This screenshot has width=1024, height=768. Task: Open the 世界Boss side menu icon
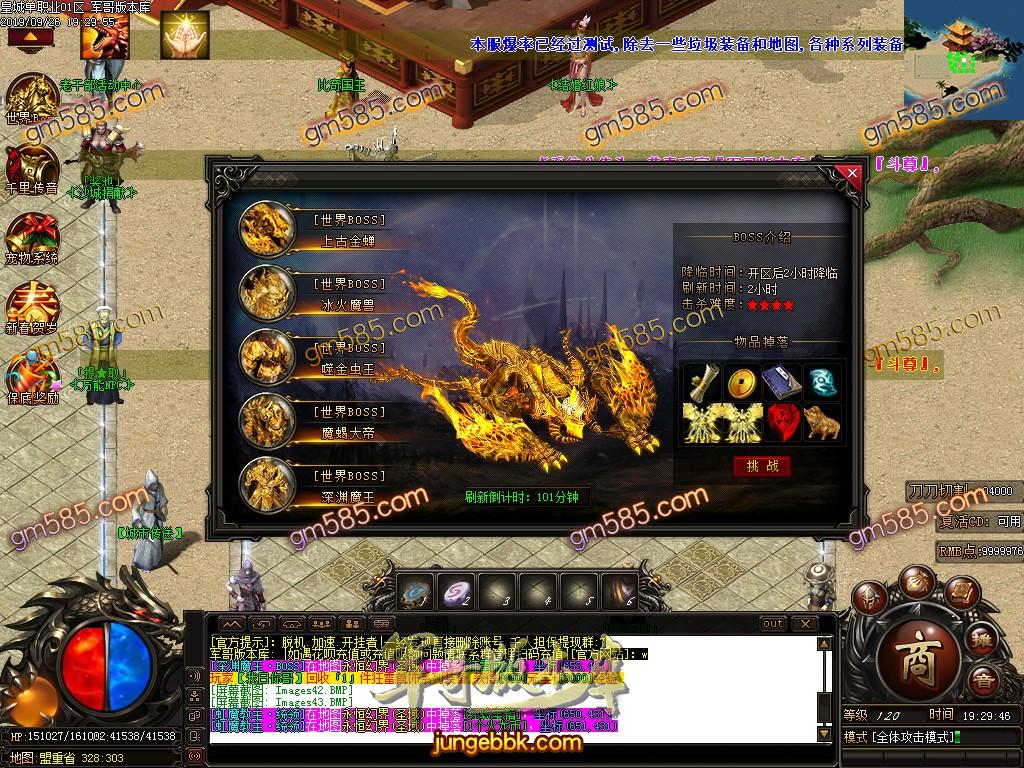pyautogui.click(x=32, y=98)
